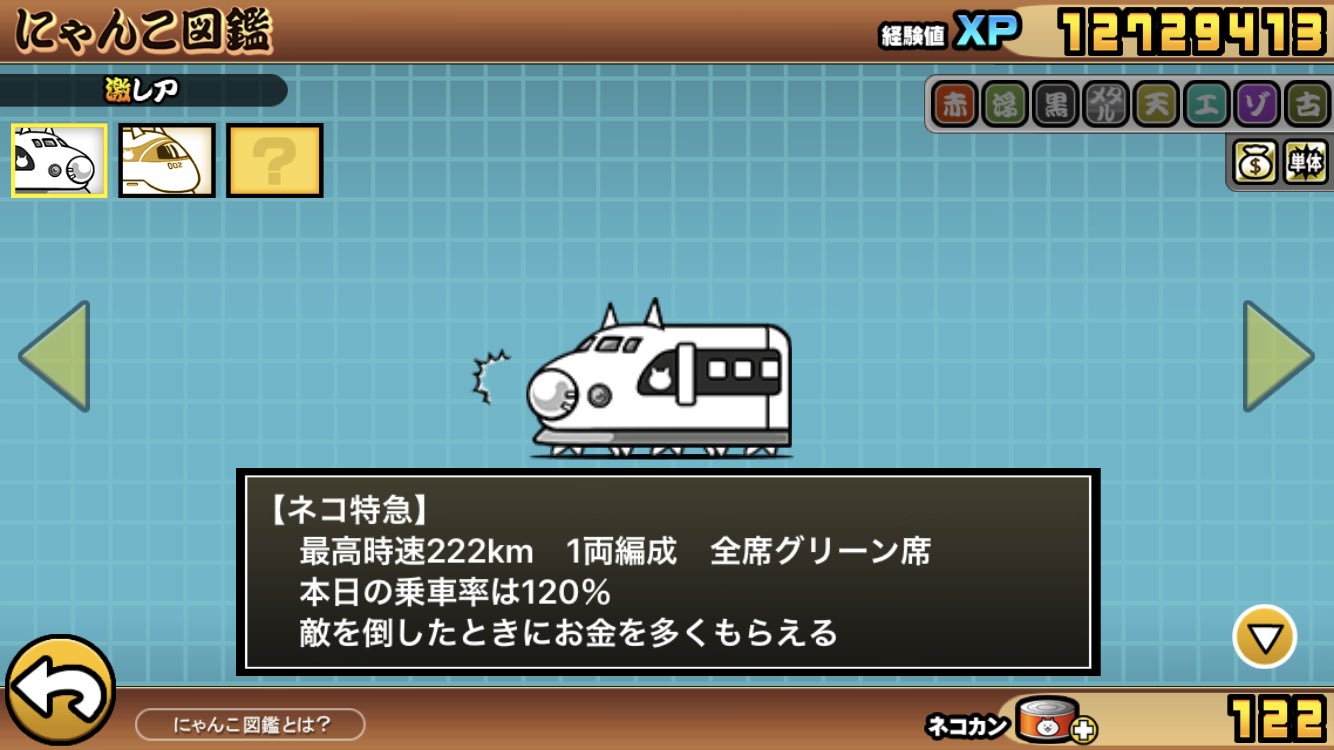1334x750 pixels.
Task: Select the Alien (エ) trait filter
Action: pyautogui.click(x=1203, y=103)
